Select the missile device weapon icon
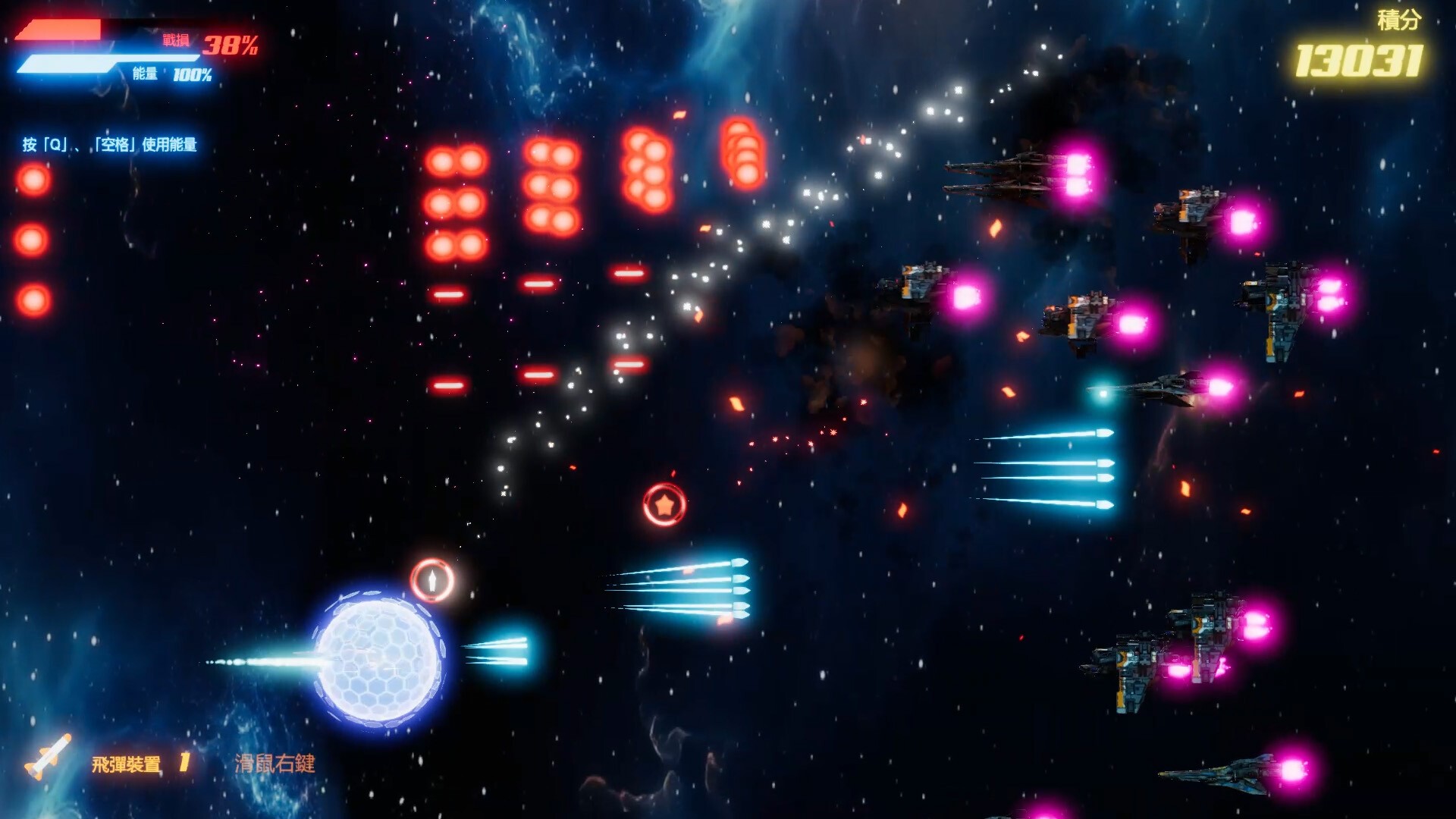Screen dimensions: 1456x819 pyautogui.click(x=49, y=757)
